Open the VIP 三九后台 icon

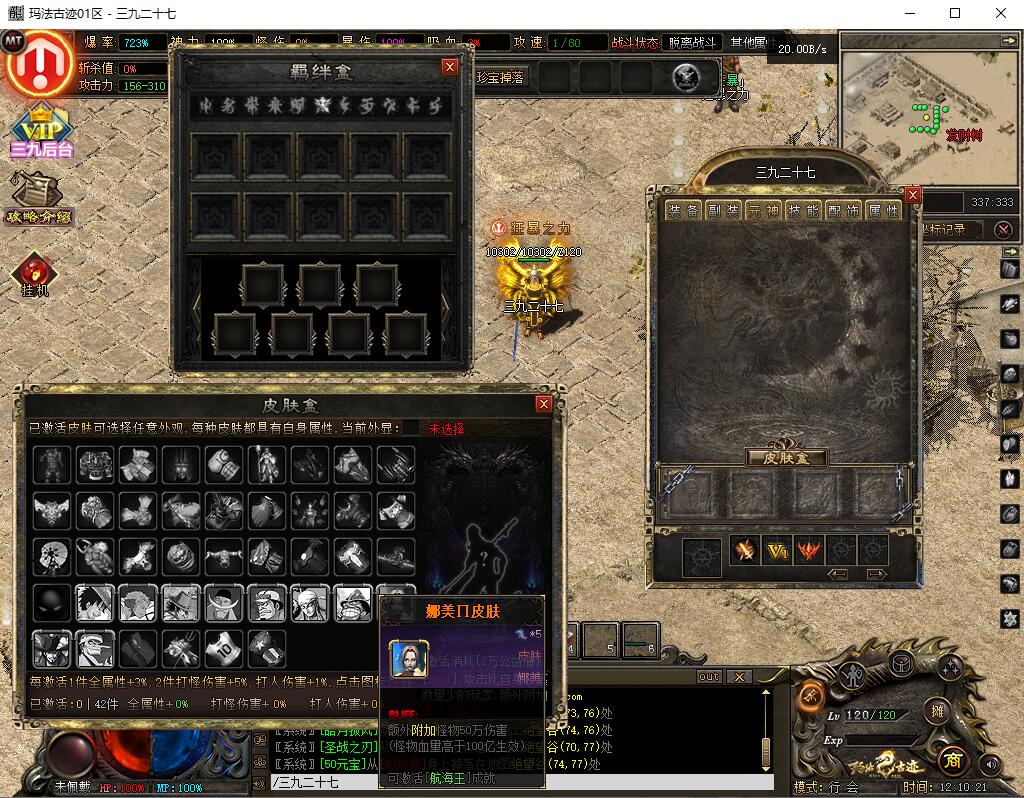pos(42,130)
